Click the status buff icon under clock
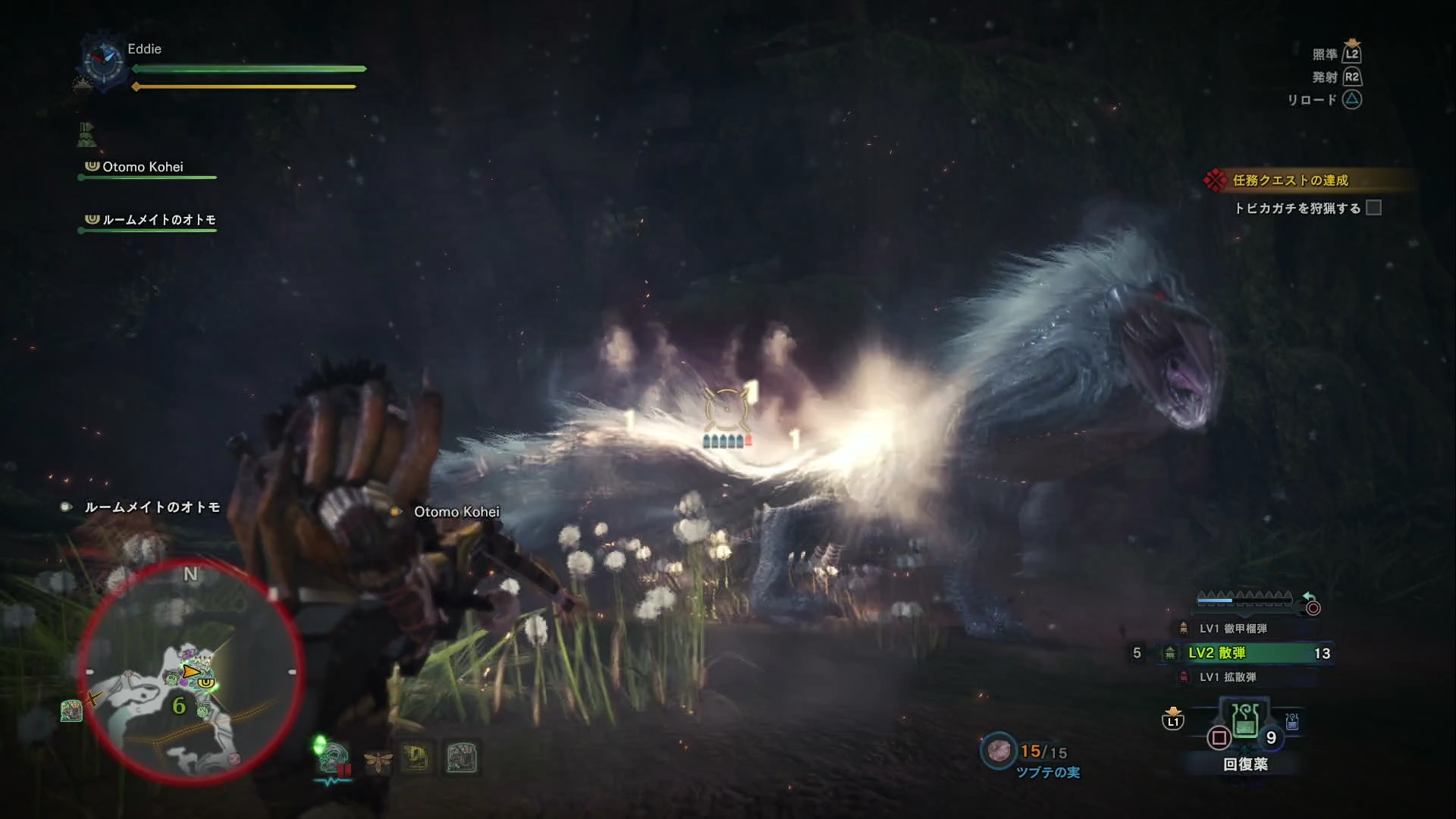This screenshot has height=819, width=1456. pyautogui.click(x=86, y=135)
